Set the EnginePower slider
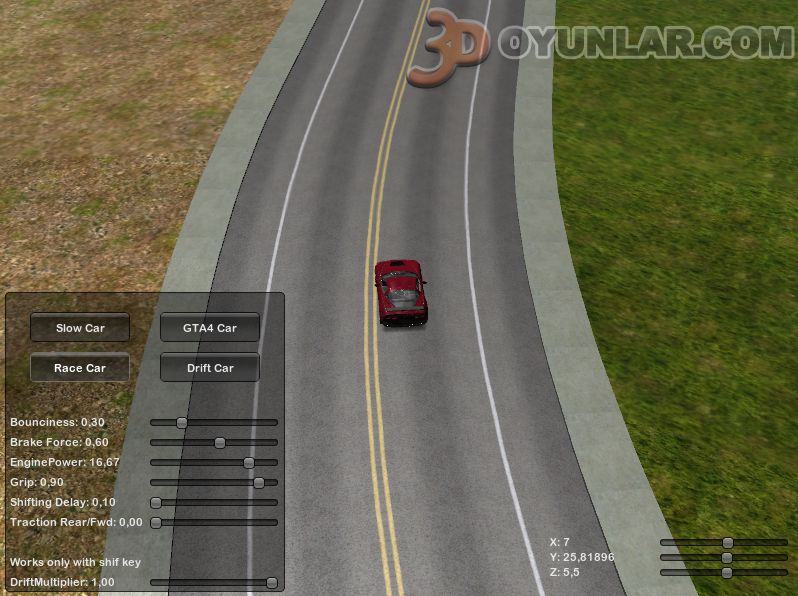This screenshot has width=798, height=596. tap(249, 462)
